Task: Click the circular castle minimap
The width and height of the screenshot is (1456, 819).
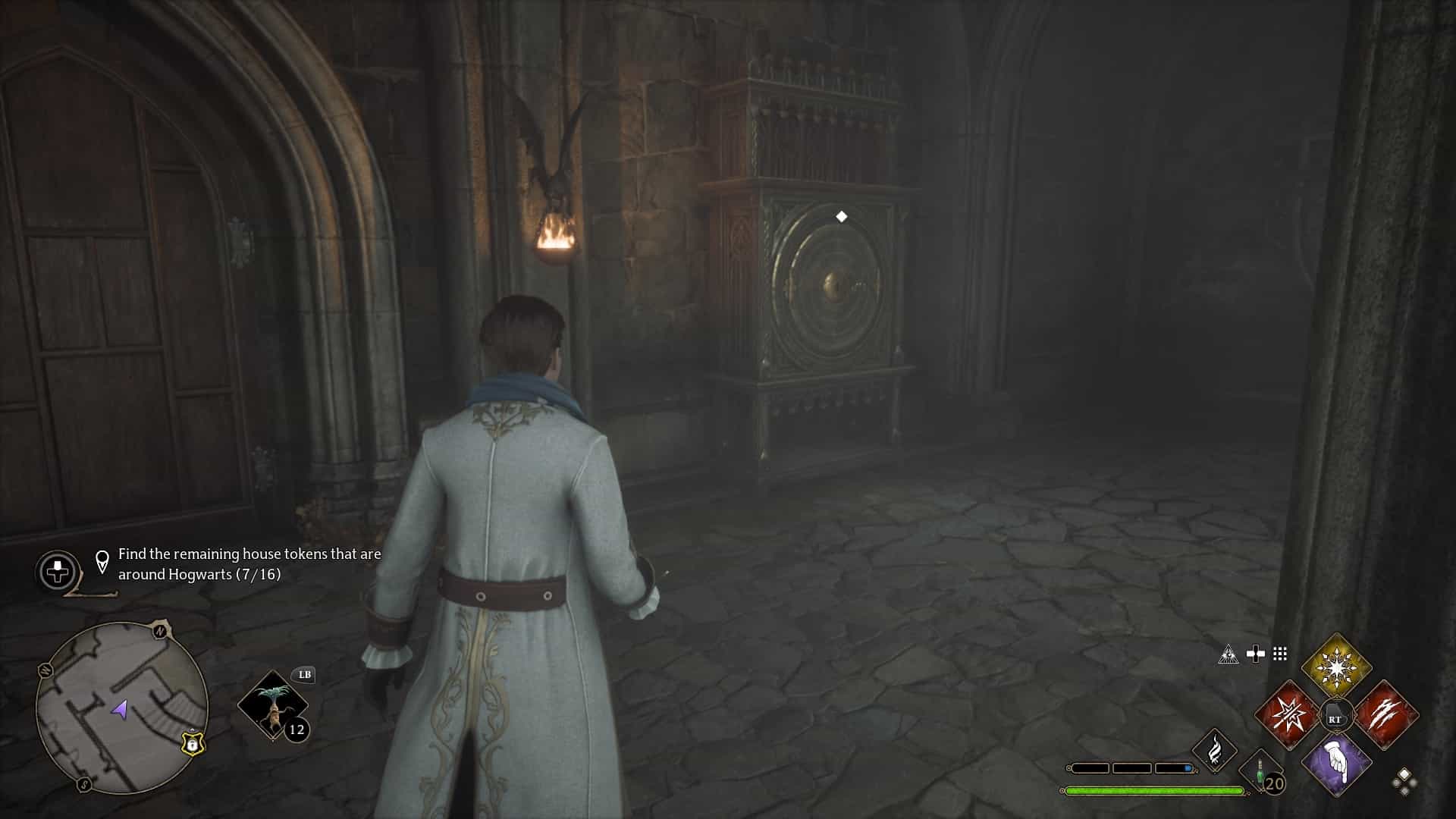Action: tap(121, 708)
